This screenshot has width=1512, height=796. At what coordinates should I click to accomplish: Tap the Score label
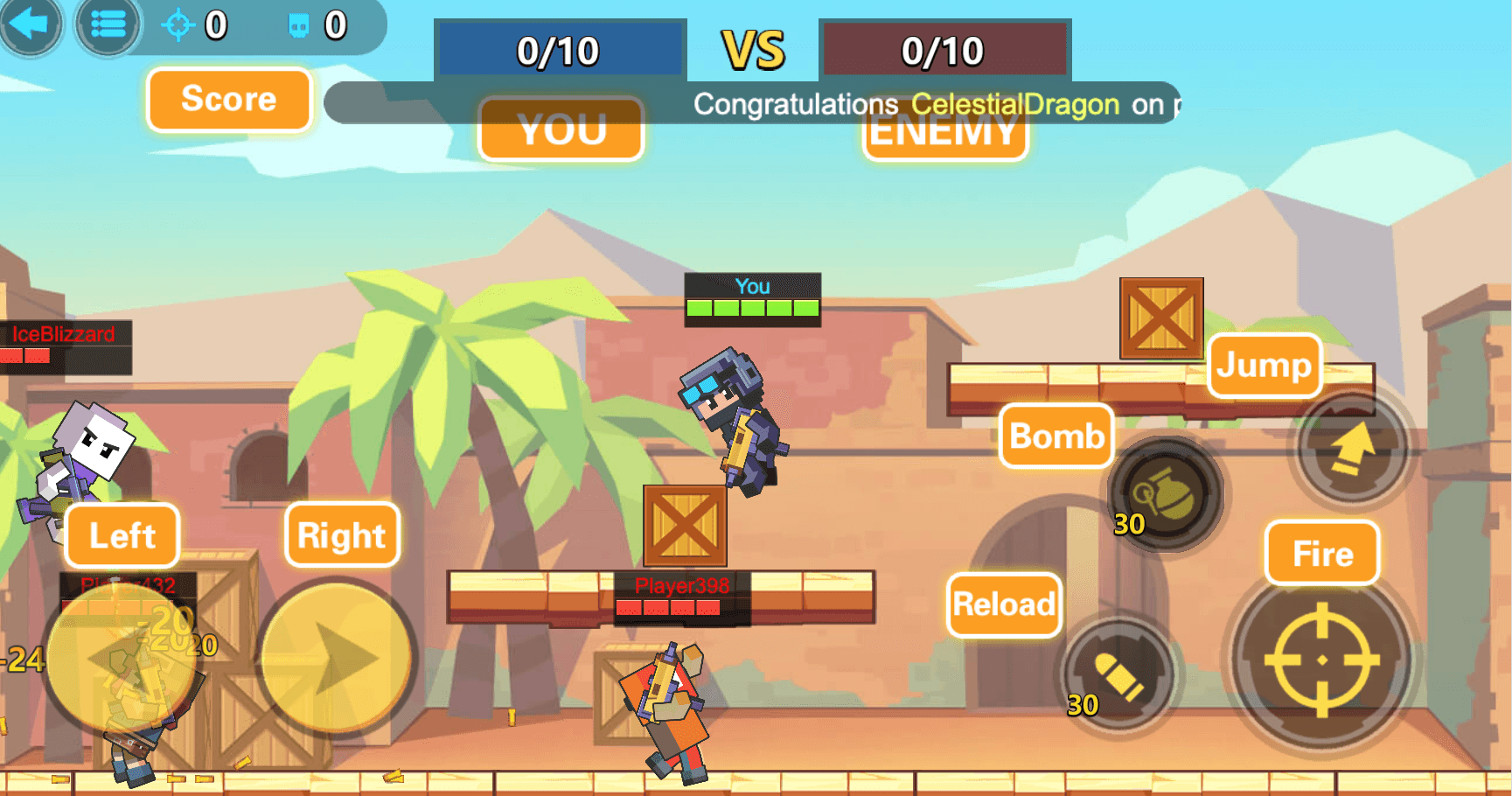coord(228,99)
